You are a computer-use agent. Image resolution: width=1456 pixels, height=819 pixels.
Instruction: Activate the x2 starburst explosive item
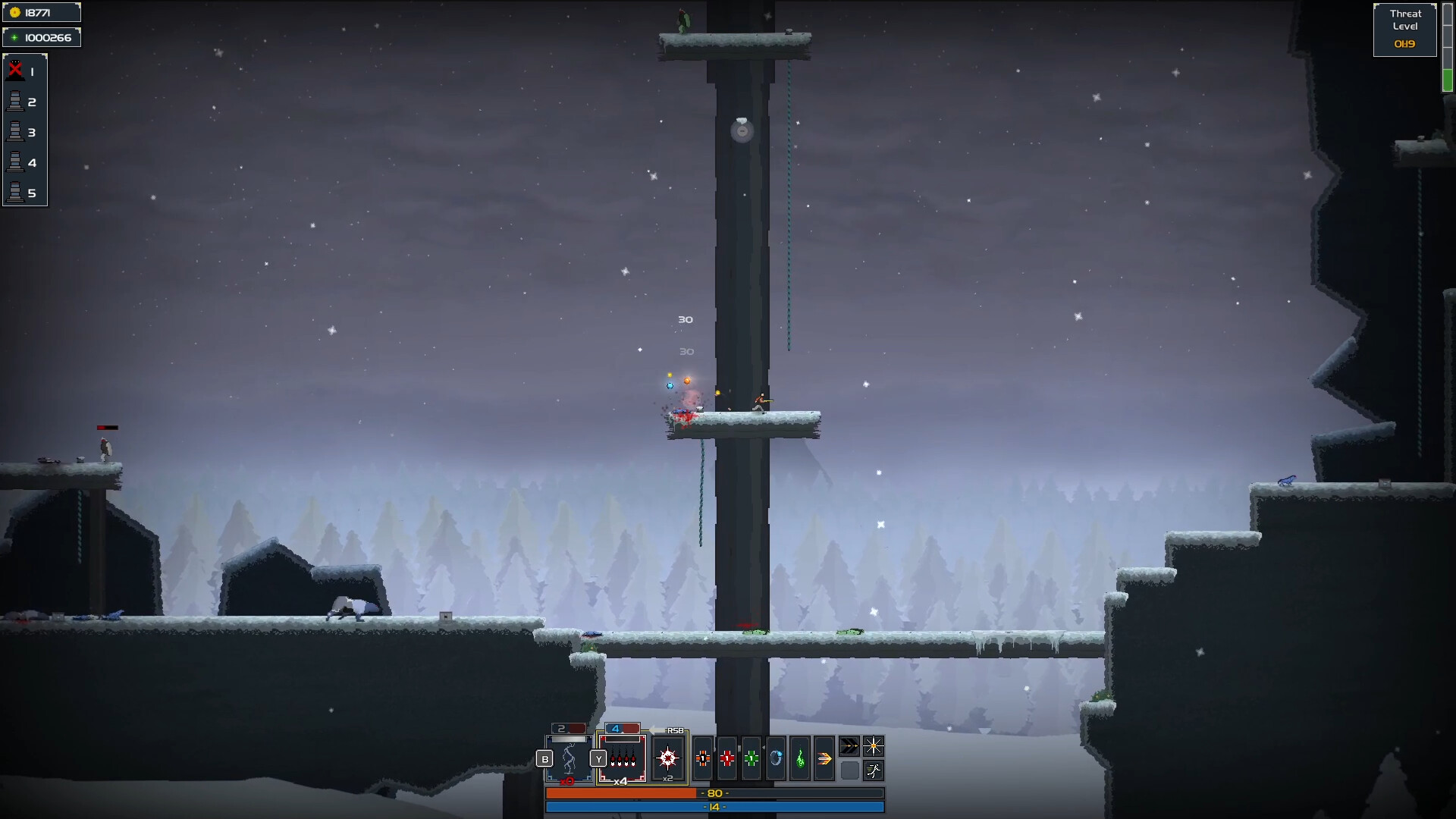coord(667,756)
